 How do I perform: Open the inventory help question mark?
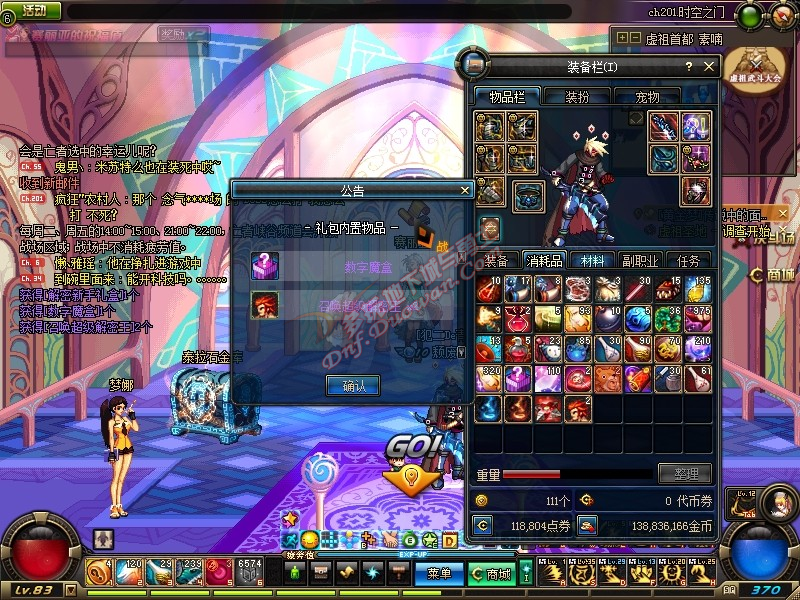pos(688,67)
